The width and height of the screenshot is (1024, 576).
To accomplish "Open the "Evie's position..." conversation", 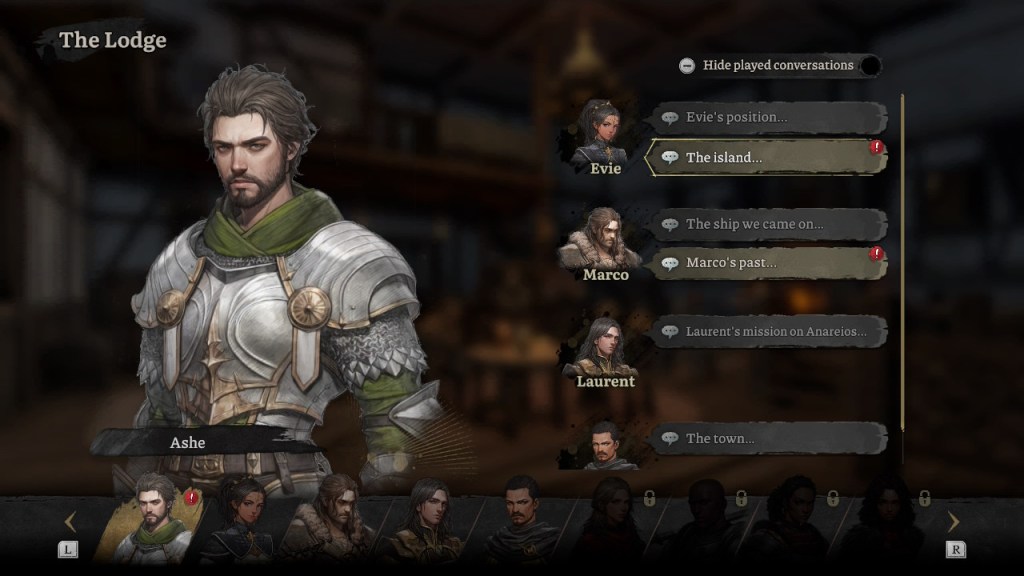I will (768, 117).
